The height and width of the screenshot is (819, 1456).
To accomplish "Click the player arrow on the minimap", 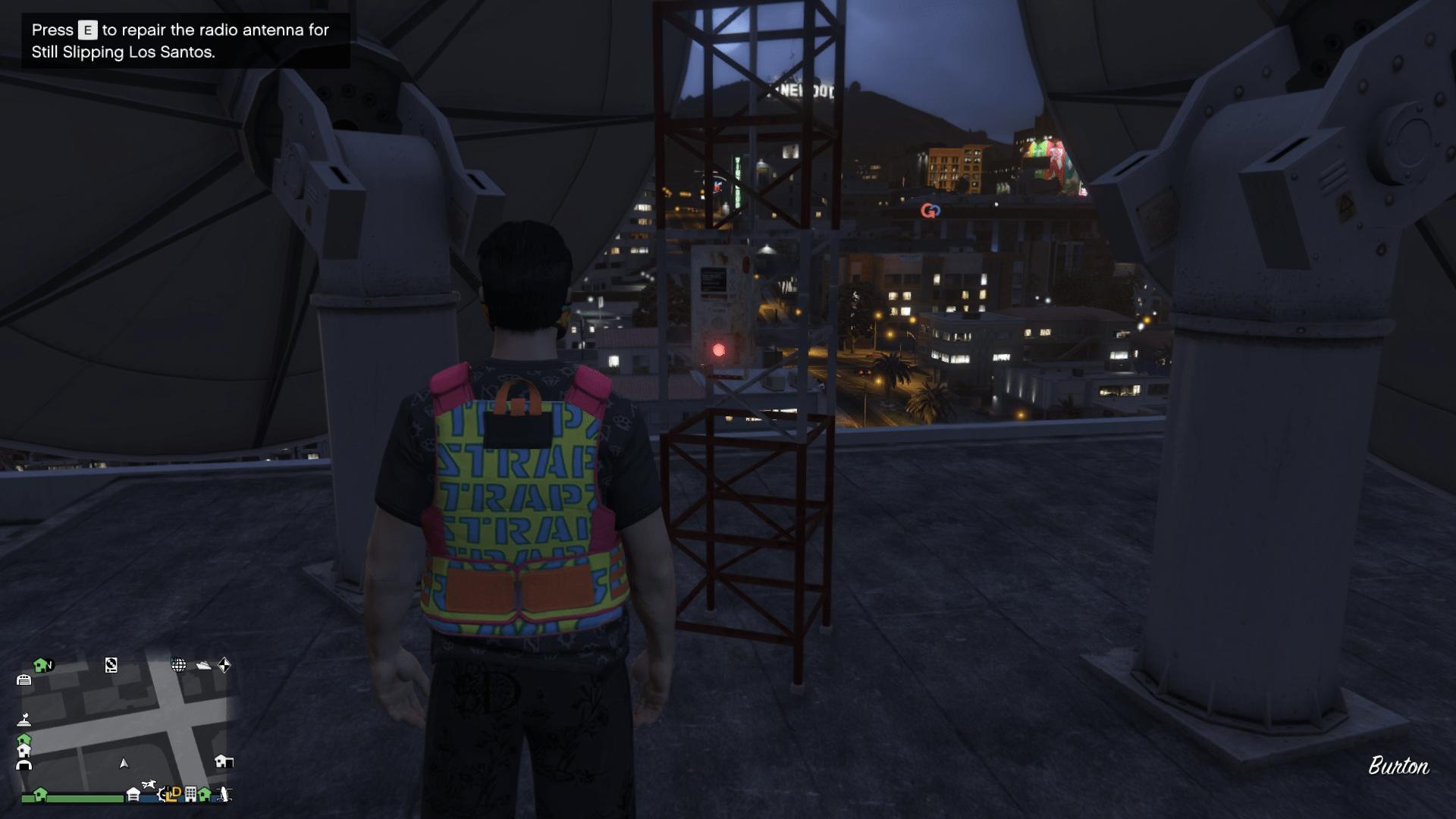I will point(124,763).
